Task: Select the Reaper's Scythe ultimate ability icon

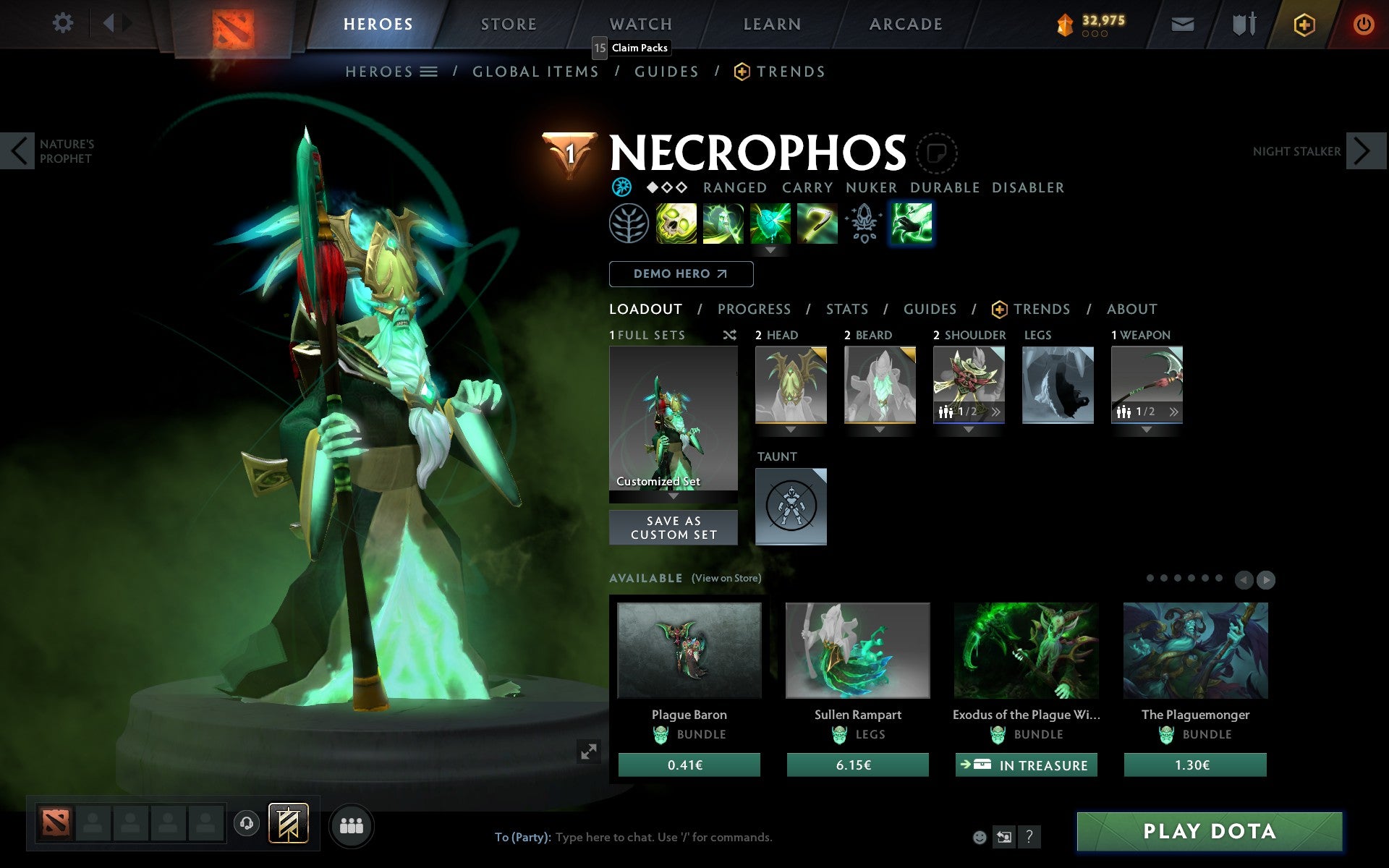Action: pos(817,224)
